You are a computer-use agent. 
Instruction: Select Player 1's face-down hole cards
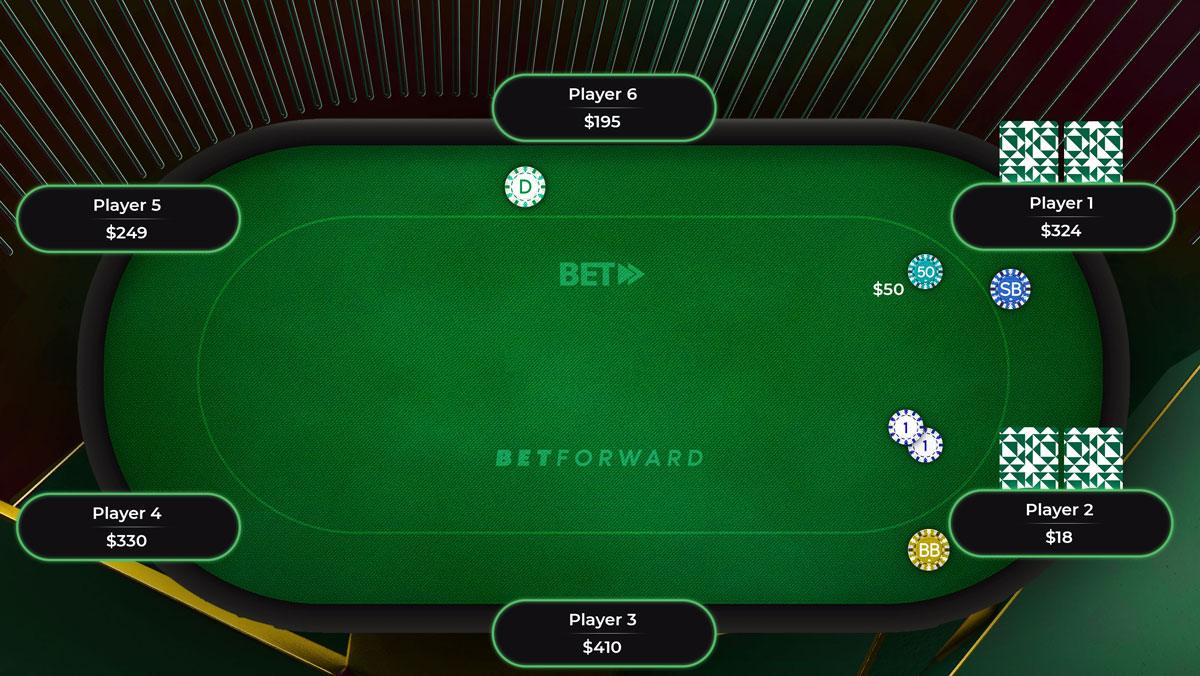coord(1061,152)
